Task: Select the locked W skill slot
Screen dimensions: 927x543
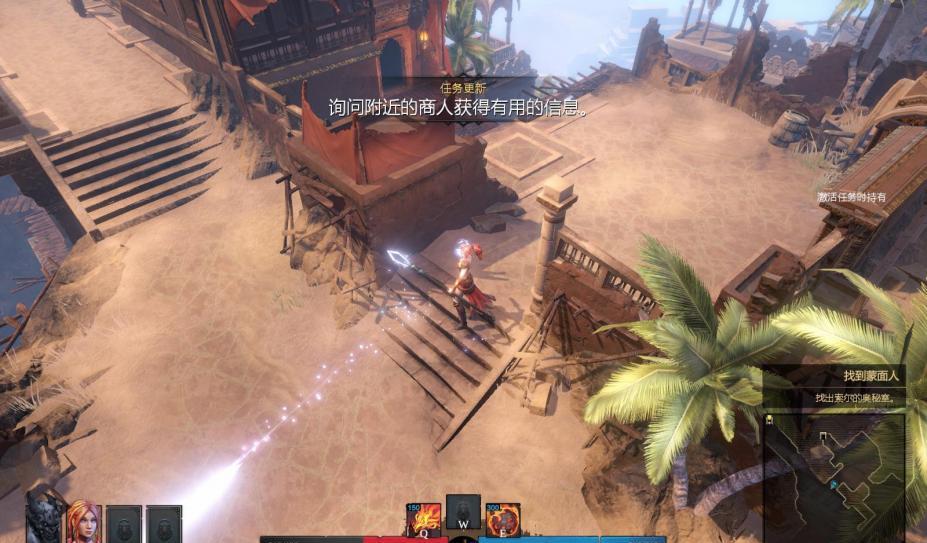Action: 463,514
